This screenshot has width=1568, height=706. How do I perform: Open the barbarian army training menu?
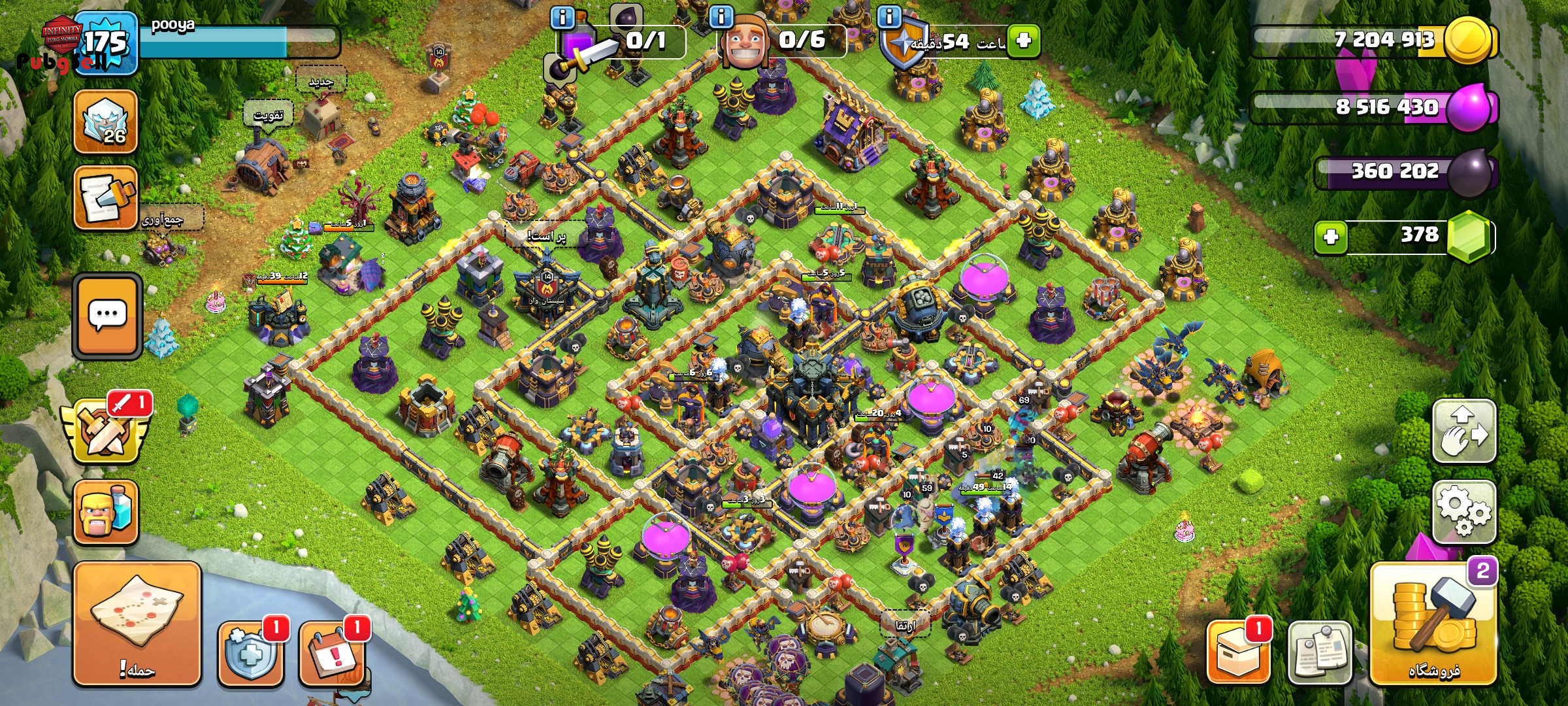106,513
